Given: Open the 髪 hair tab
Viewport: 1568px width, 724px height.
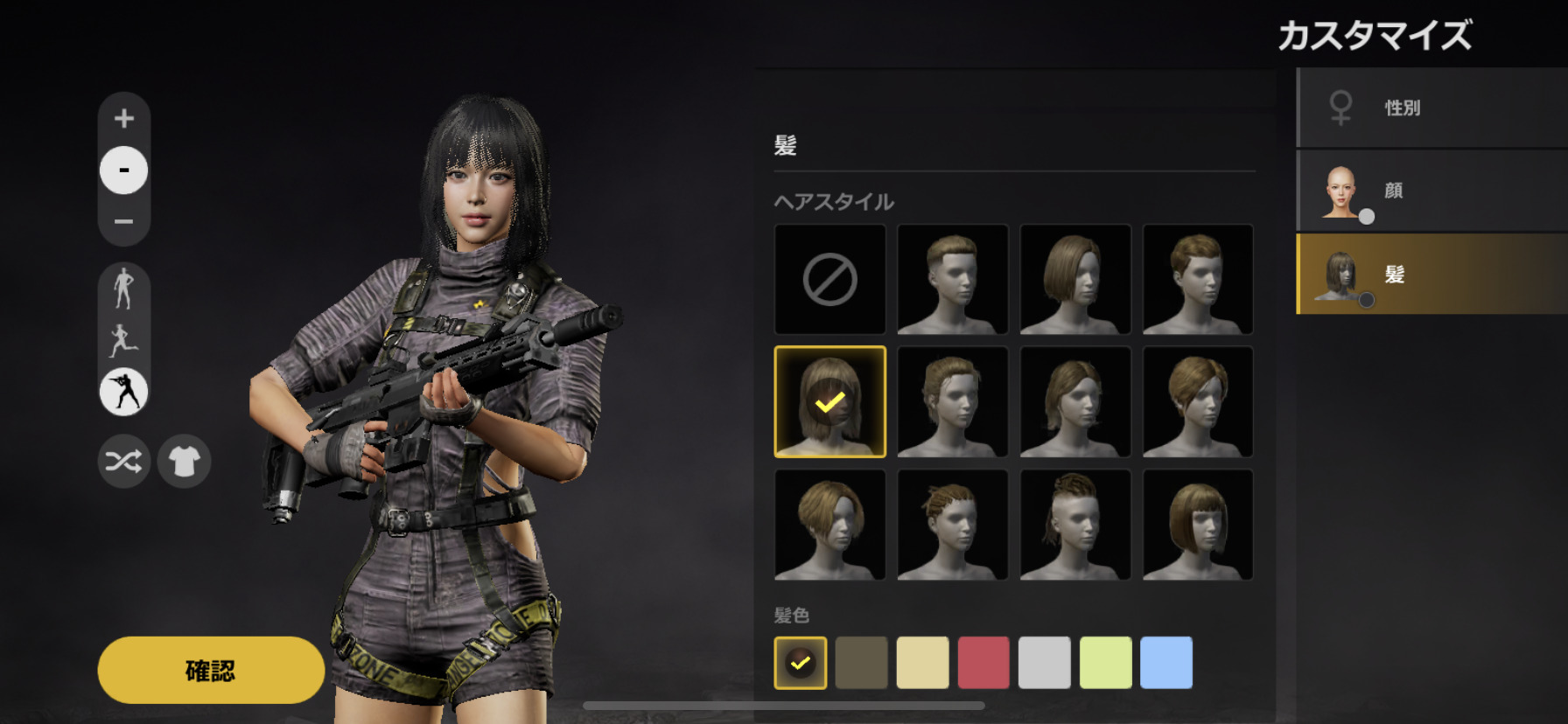Looking at the screenshot, I should pos(1431,274).
